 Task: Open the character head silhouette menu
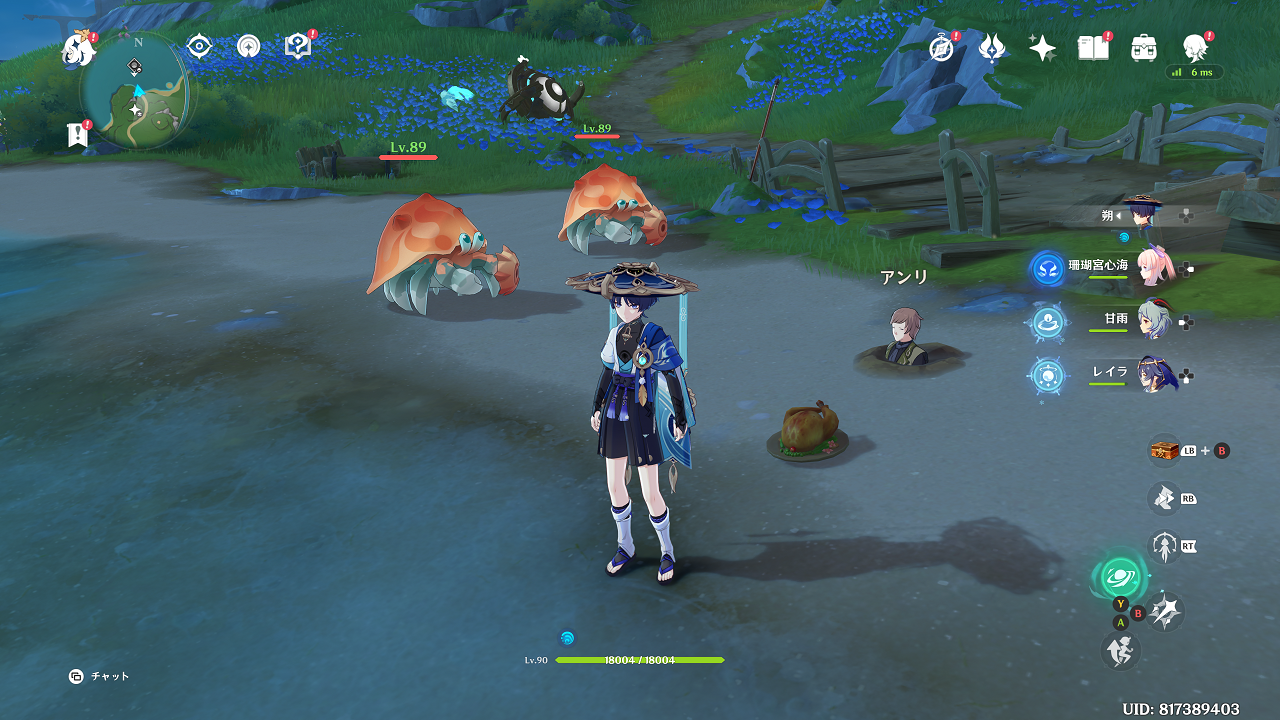coord(1194,46)
